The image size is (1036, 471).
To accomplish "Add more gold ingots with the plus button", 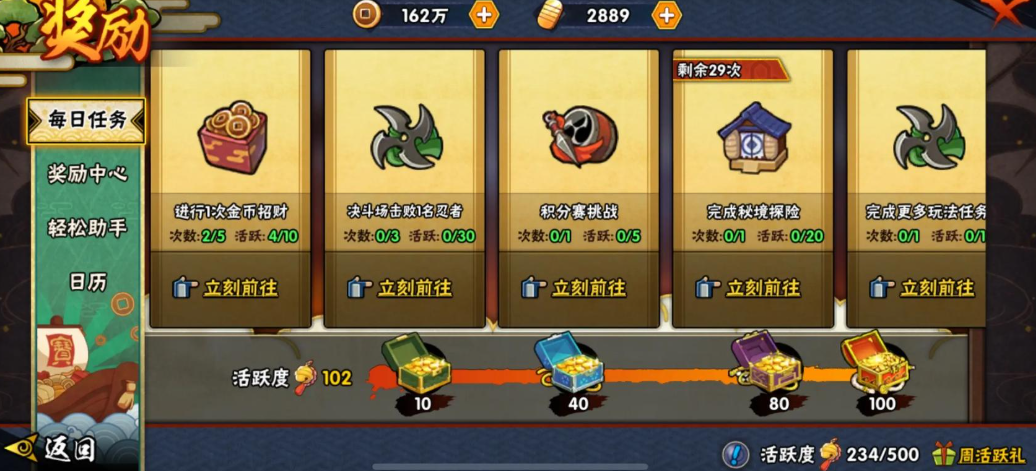I will 666,15.
